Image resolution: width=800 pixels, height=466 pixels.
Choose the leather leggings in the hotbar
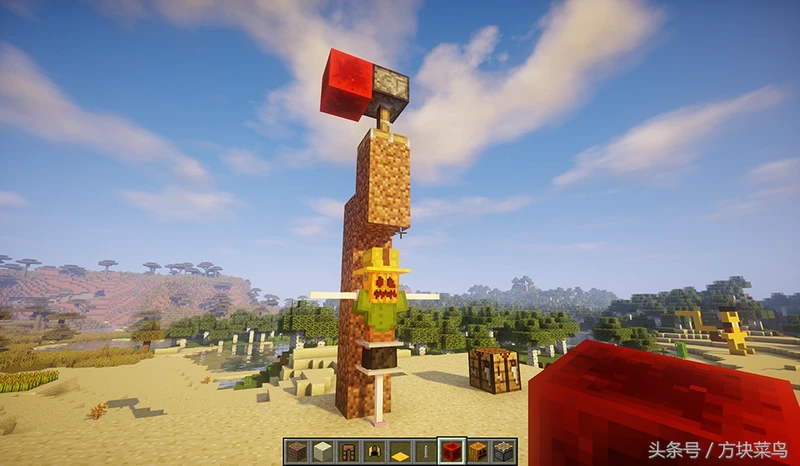click(348, 451)
